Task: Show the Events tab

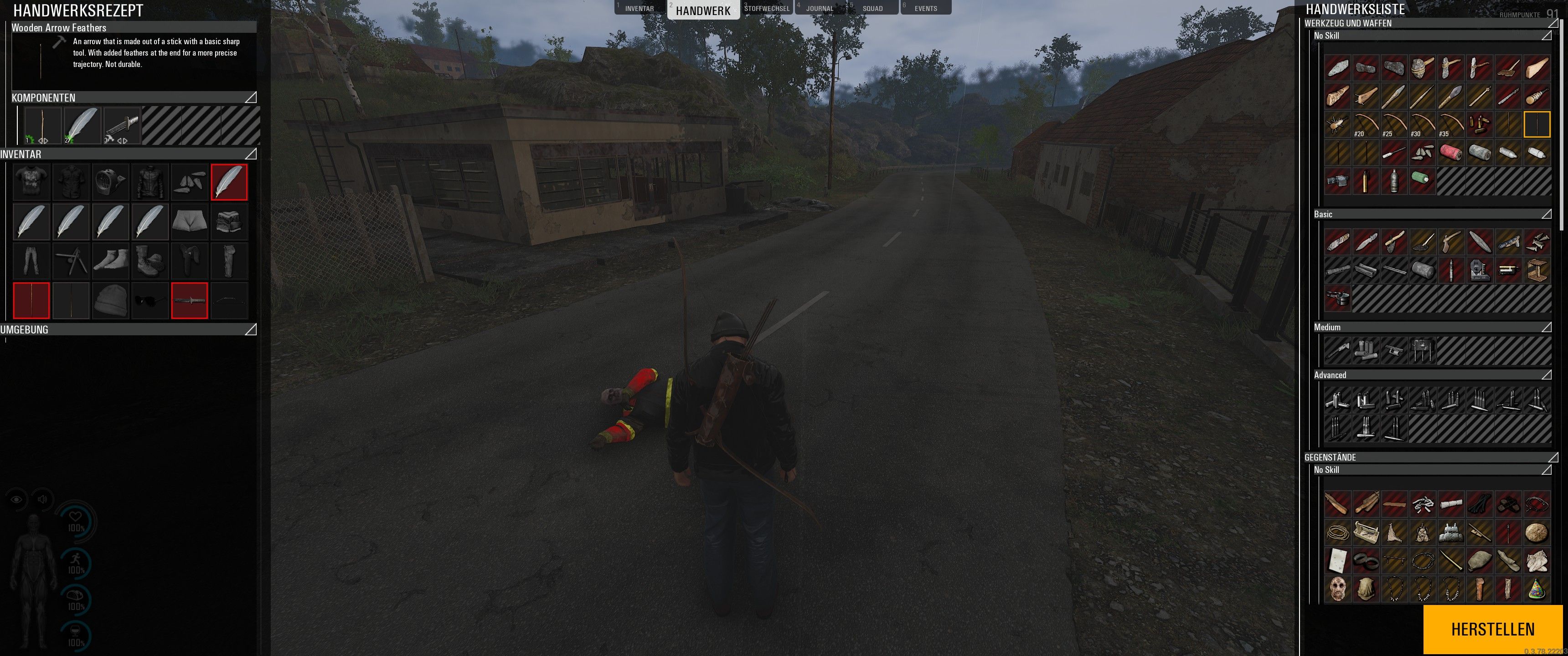Action: [925, 9]
